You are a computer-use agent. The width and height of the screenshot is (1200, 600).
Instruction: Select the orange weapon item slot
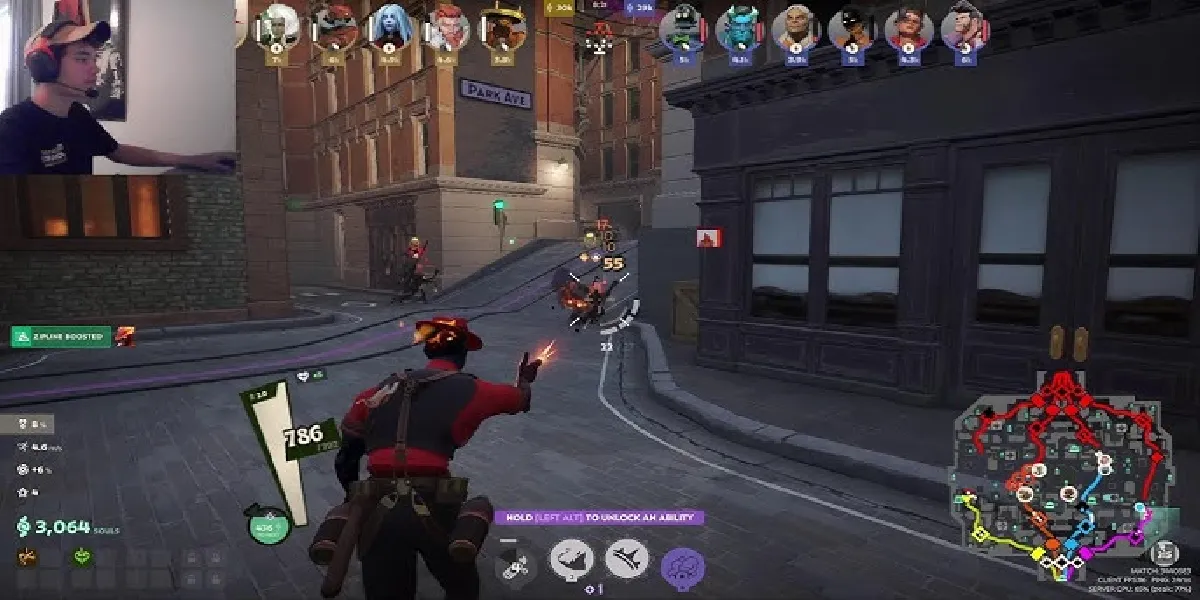[26, 557]
